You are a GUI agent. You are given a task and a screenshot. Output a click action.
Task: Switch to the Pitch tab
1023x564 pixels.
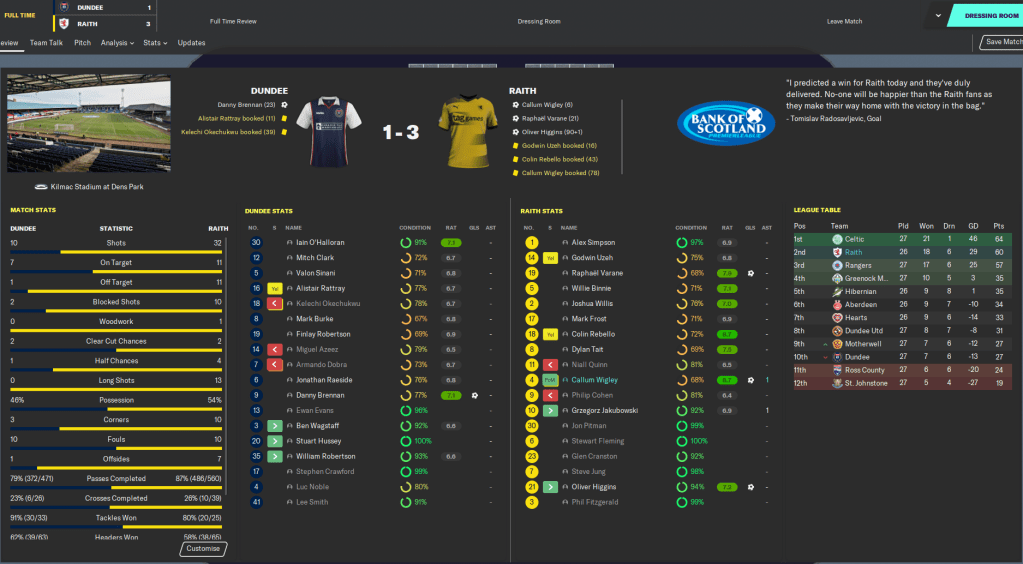coord(82,43)
